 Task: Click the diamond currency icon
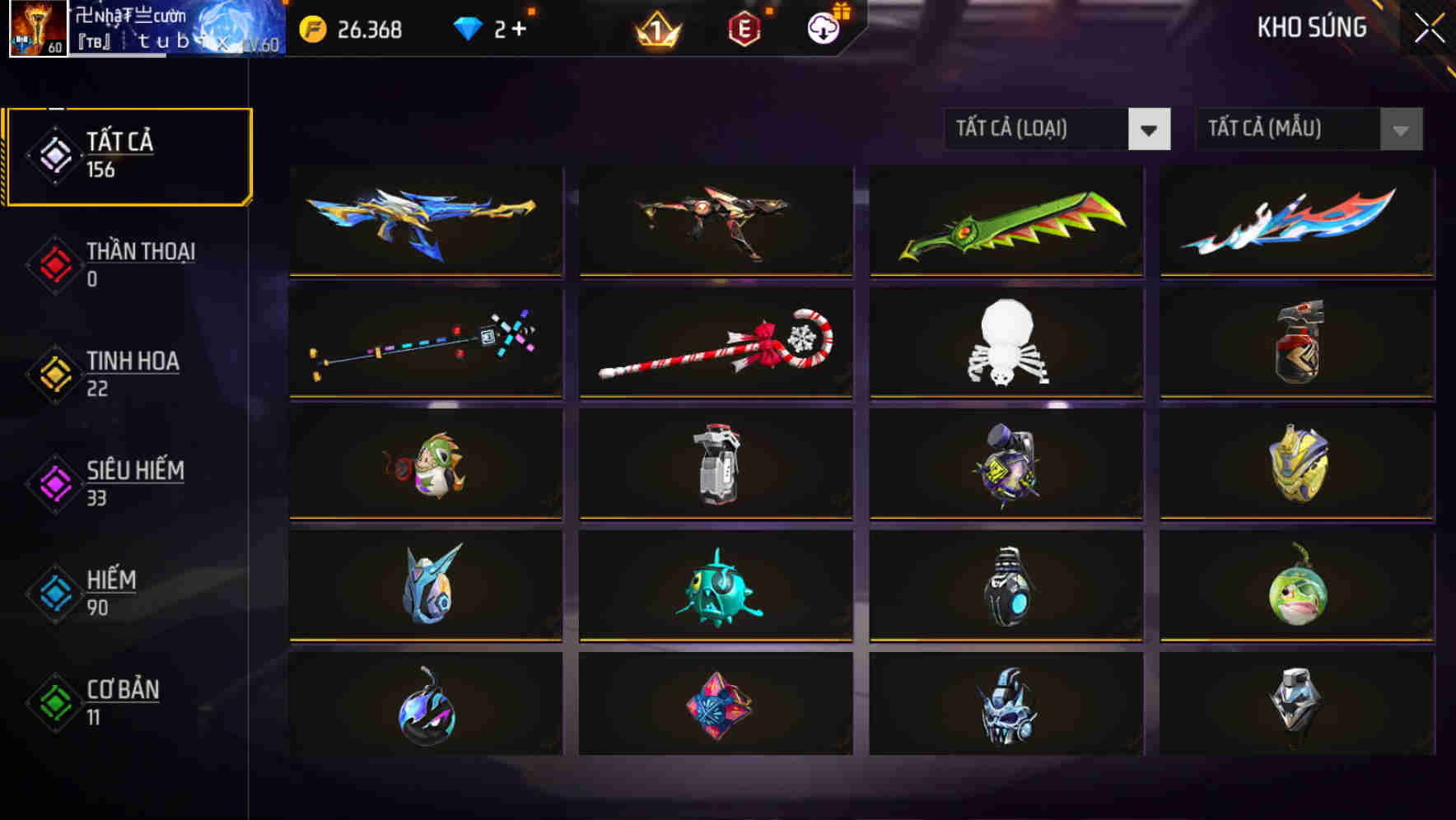click(x=468, y=29)
